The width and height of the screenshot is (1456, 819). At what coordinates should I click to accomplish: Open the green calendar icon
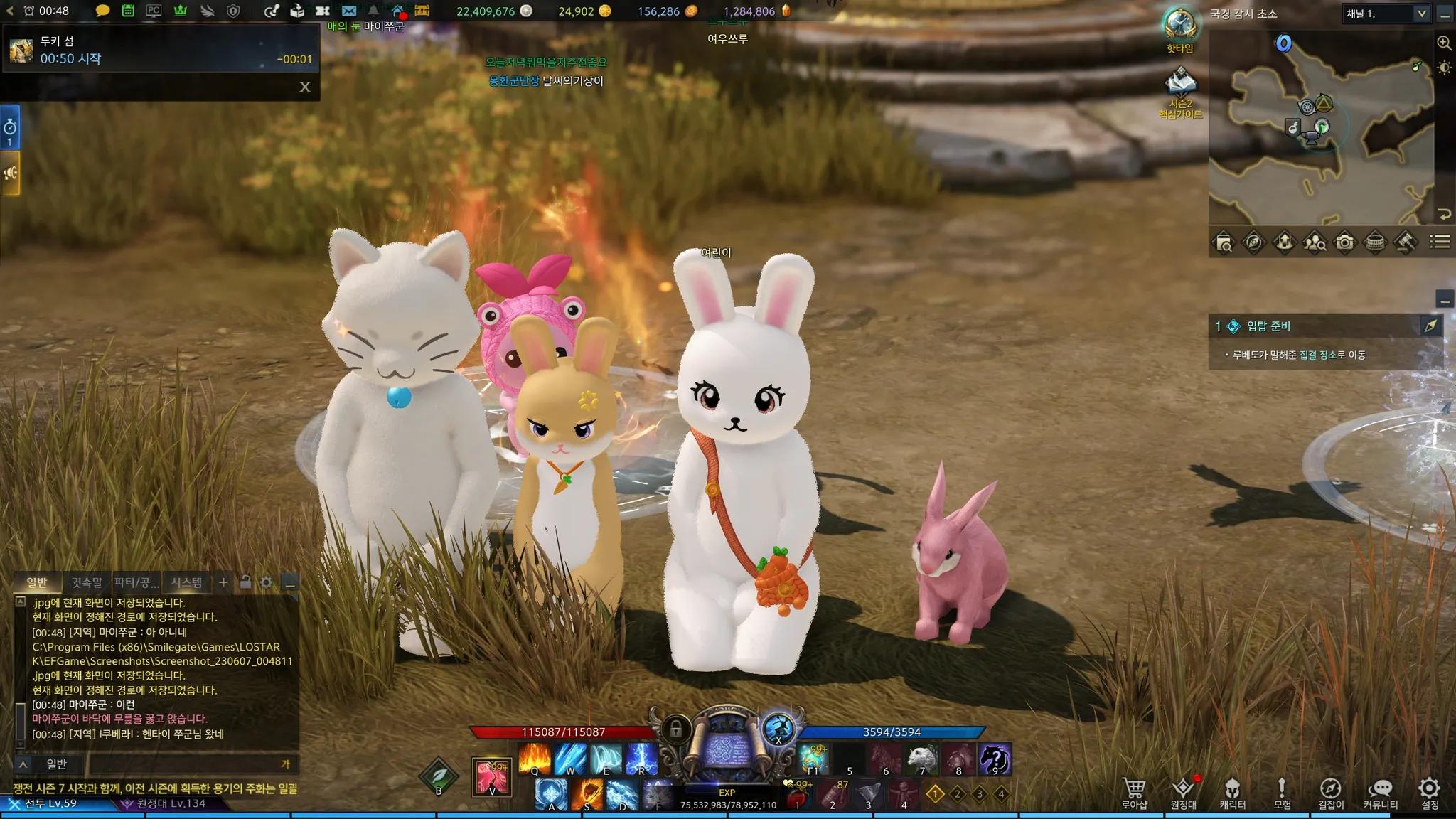click(128, 11)
